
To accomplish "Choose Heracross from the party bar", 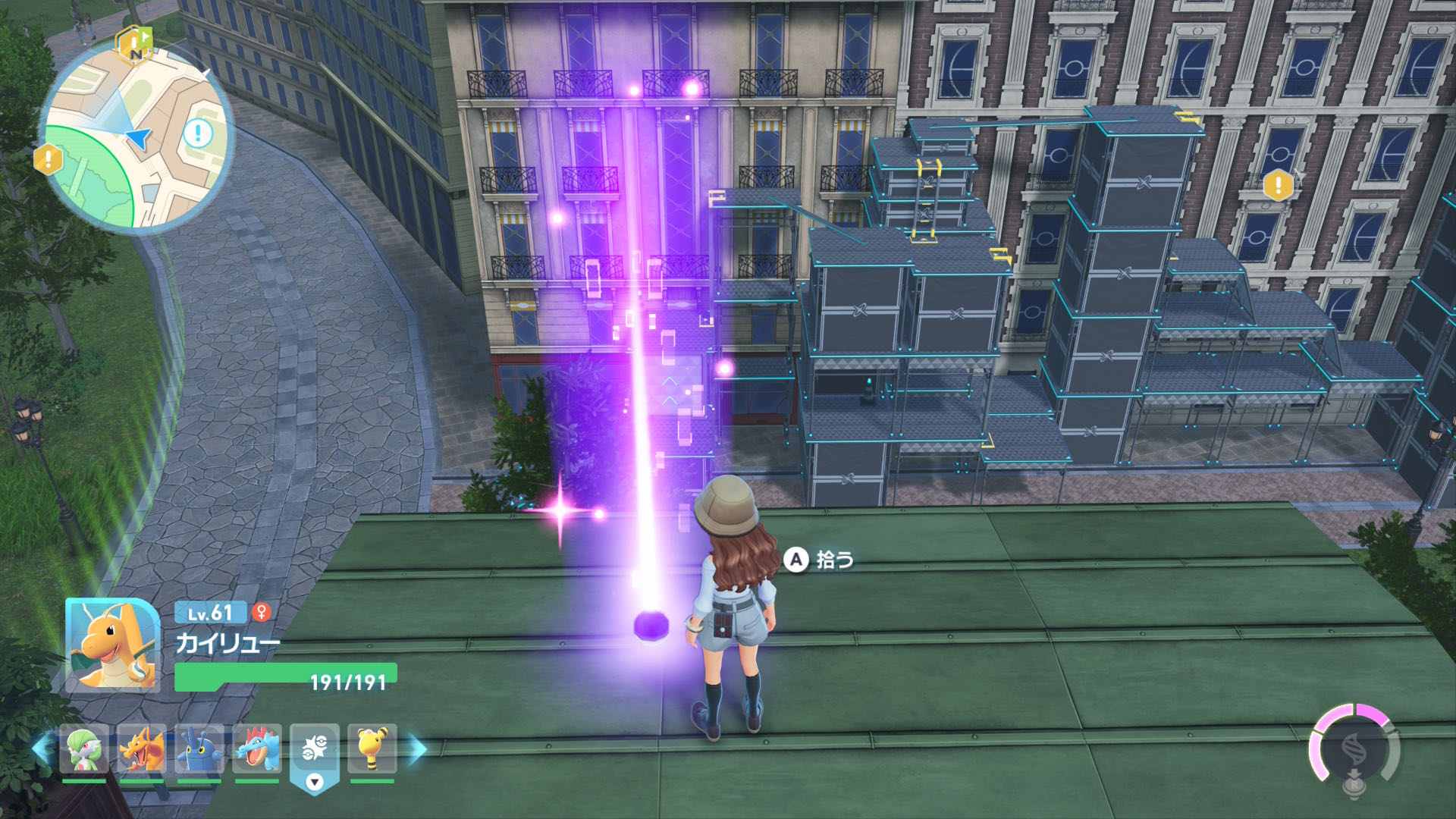I will [199, 748].
